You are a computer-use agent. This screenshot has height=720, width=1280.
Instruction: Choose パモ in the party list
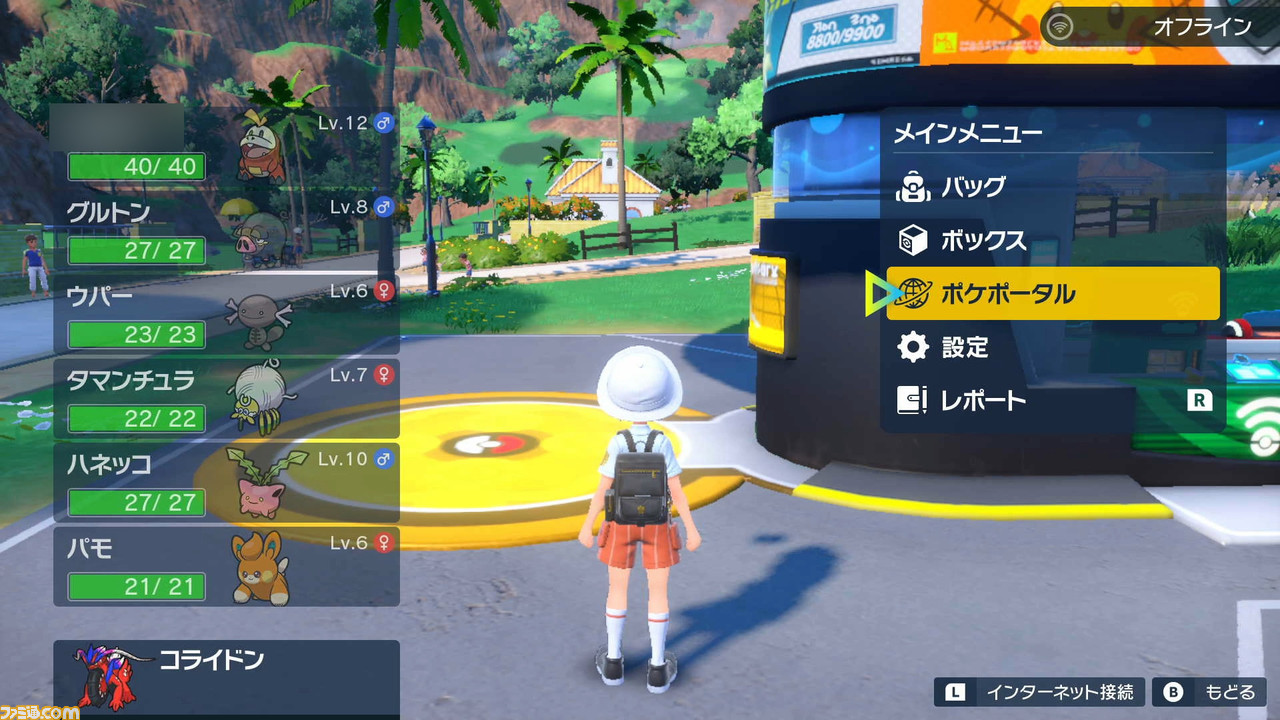[226, 566]
